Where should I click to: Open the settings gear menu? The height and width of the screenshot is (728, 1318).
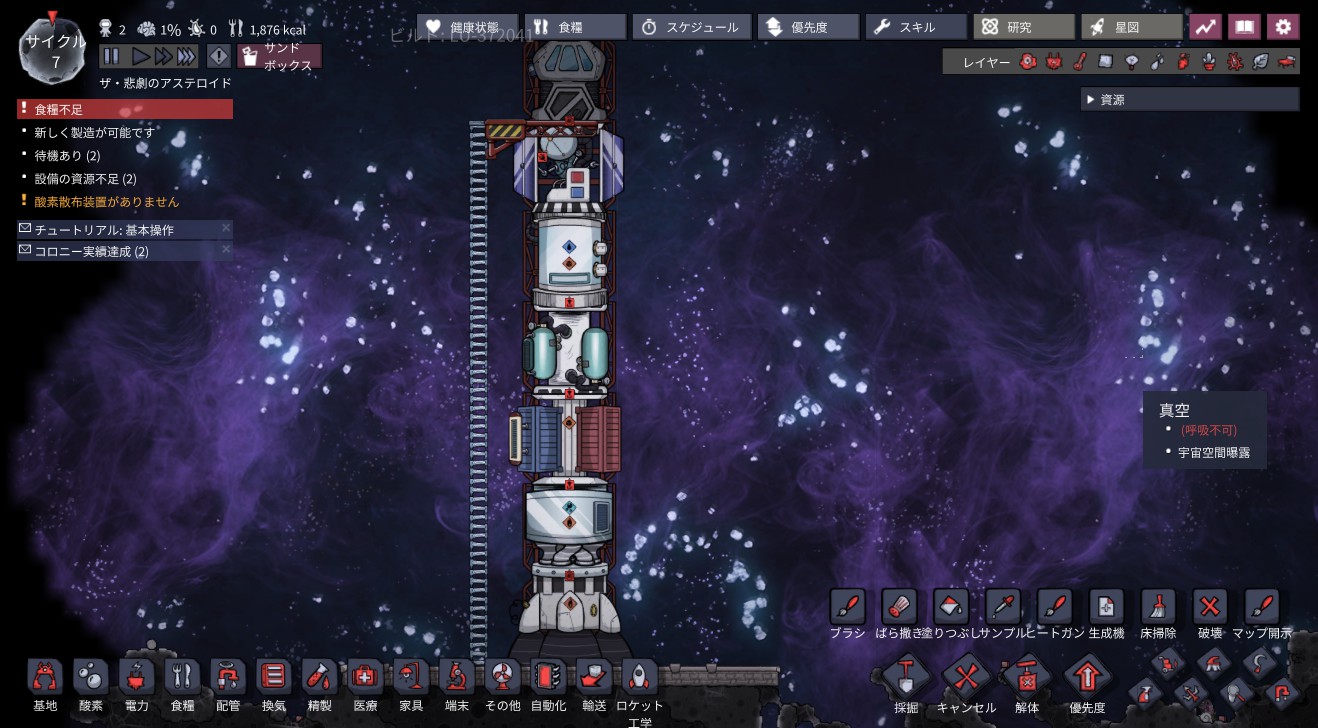tap(1283, 27)
